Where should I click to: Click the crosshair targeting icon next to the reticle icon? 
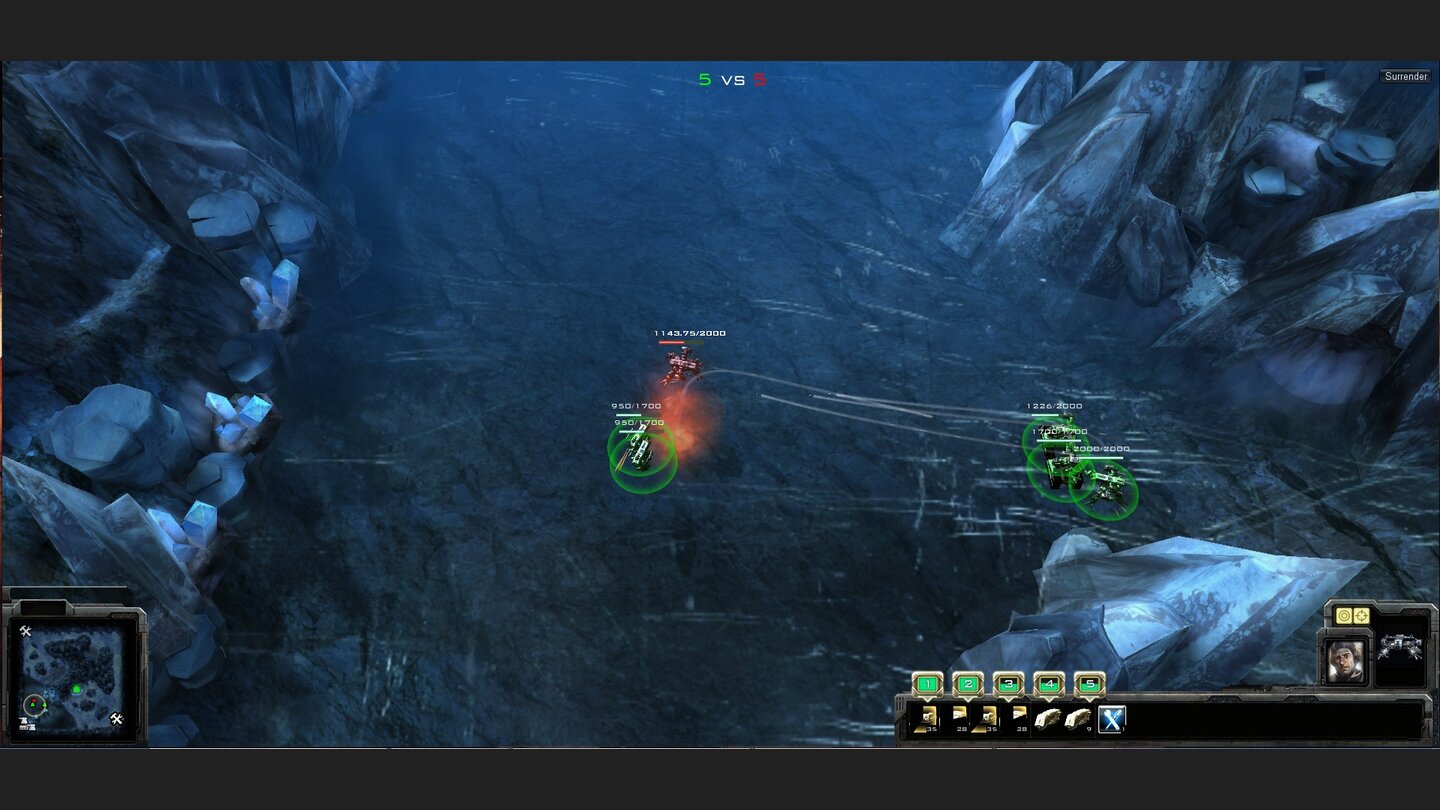point(1361,615)
